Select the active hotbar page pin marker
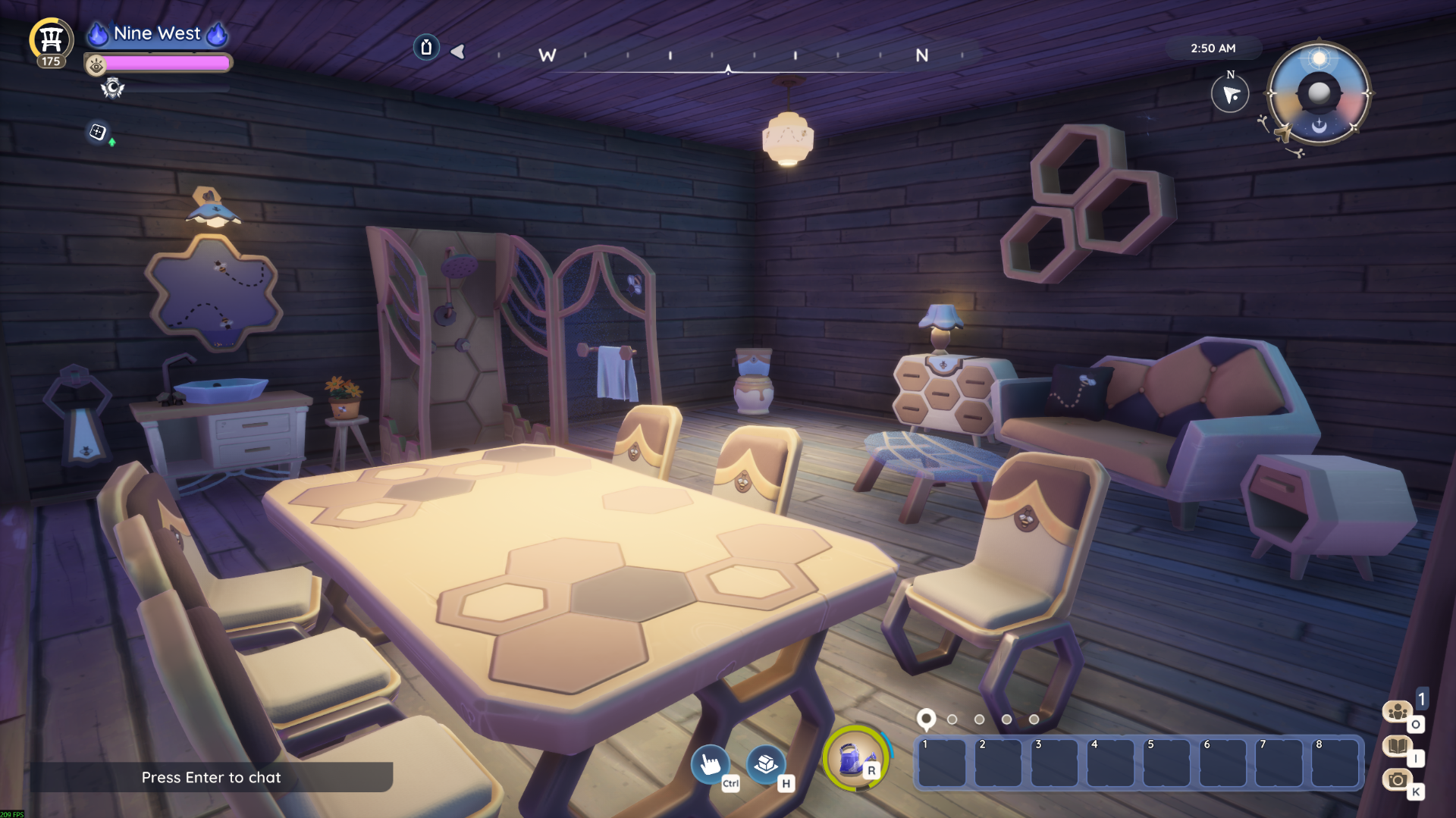This screenshot has height=818, width=1456. (925, 718)
